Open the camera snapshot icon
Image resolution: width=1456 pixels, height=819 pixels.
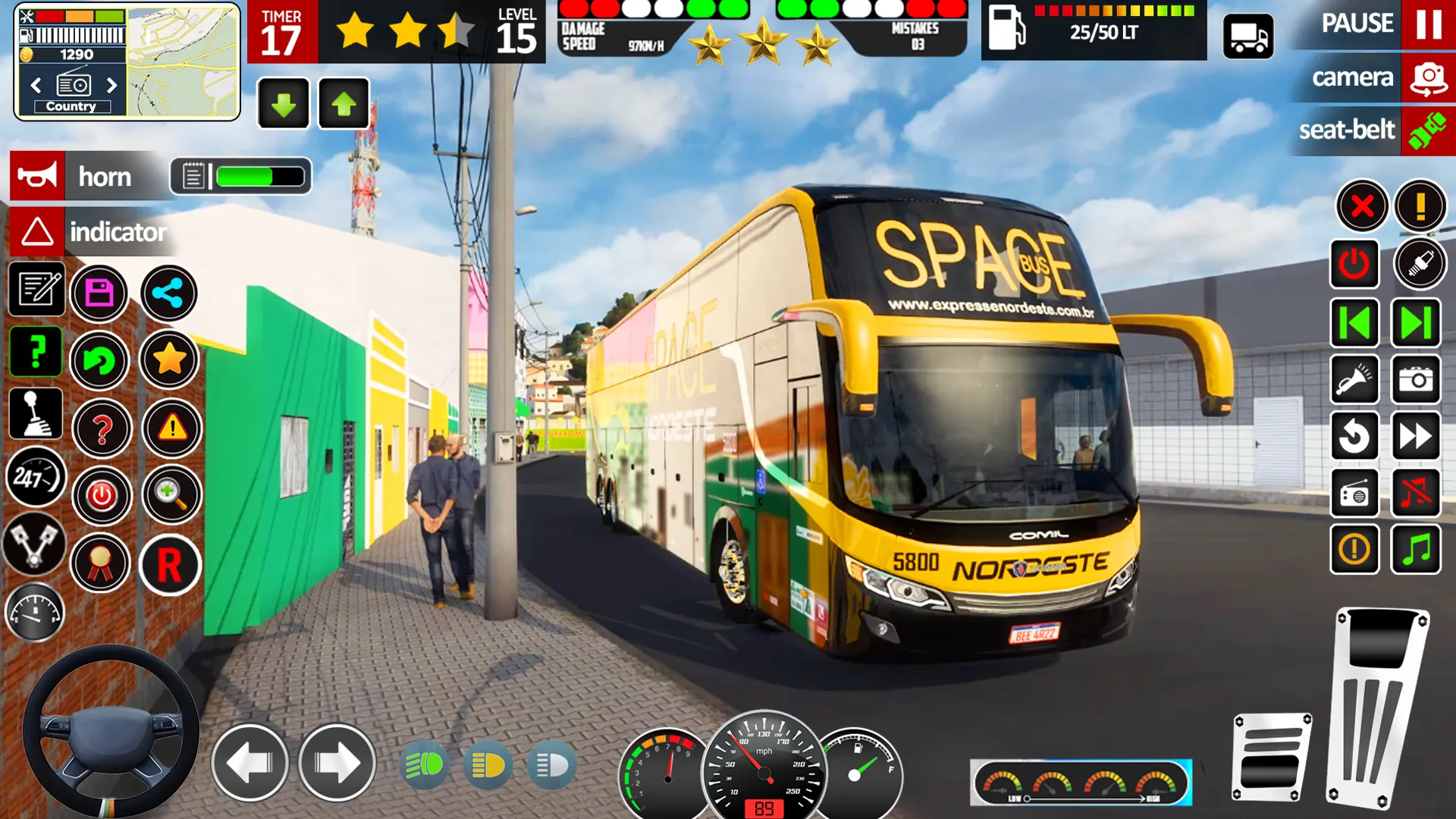pos(1415,380)
